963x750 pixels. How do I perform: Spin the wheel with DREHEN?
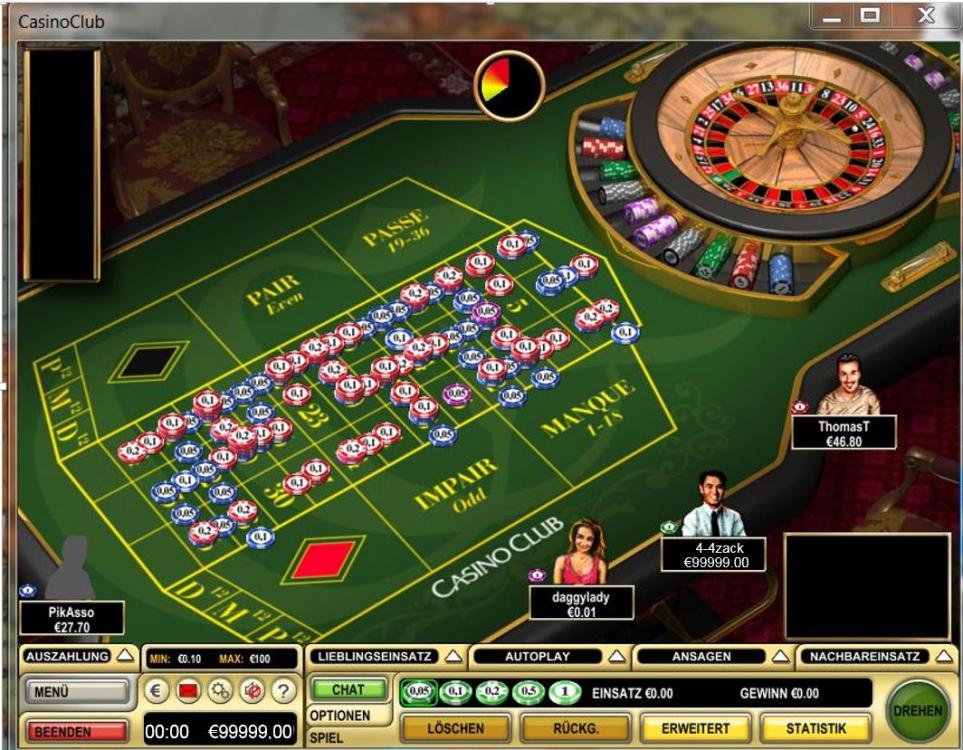[x=918, y=710]
